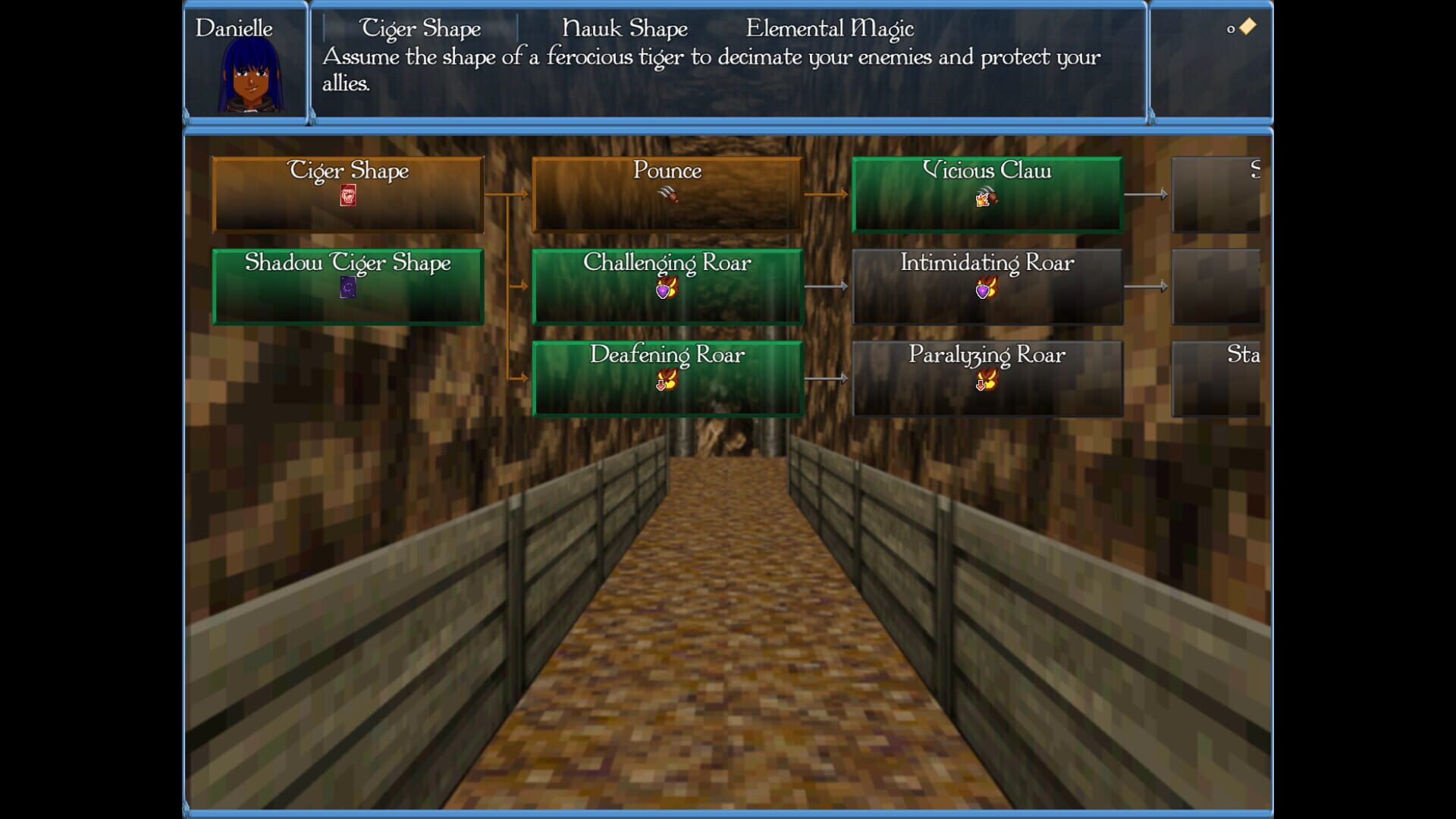Image resolution: width=1456 pixels, height=819 pixels.
Task: Switch to the Hawk Shape tab
Action: point(625,28)
